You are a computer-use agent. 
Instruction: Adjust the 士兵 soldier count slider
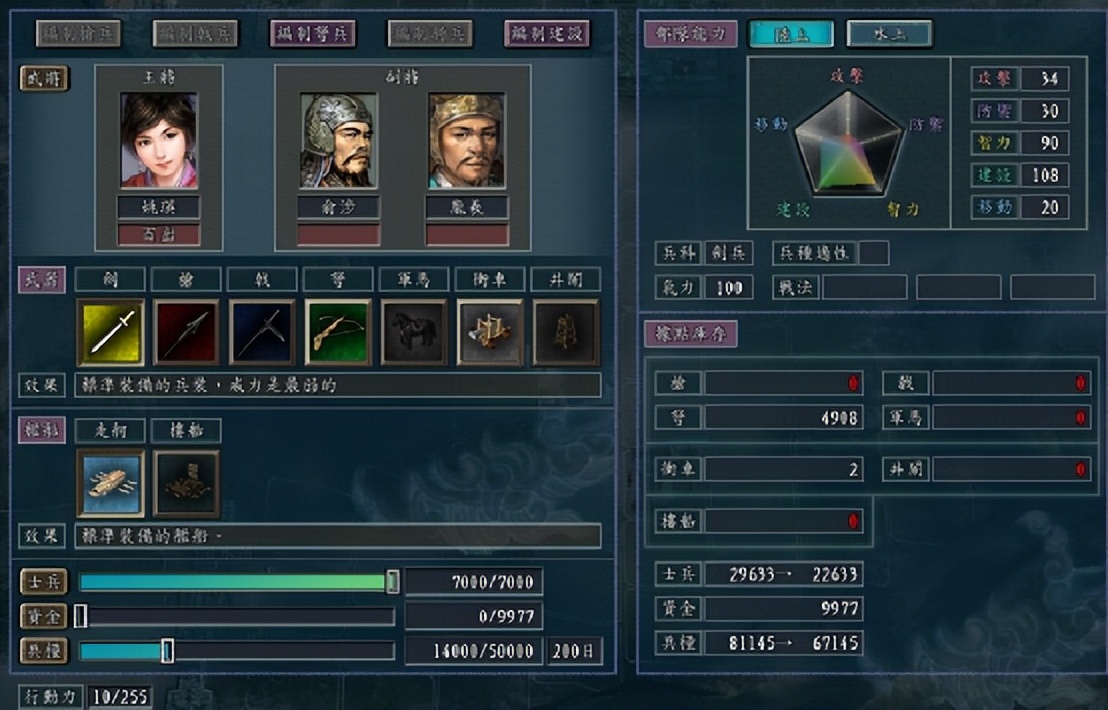pos(393,582)
